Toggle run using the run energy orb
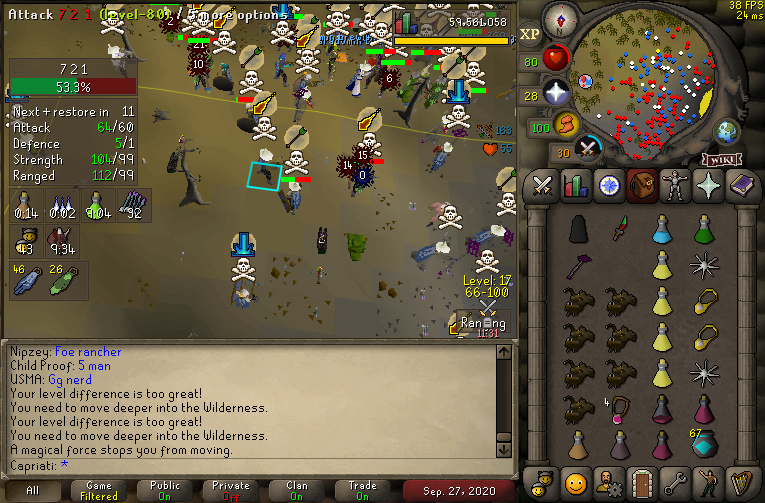Image resolution: width=765 pixels, height=503 pixels. pos(568,126)
